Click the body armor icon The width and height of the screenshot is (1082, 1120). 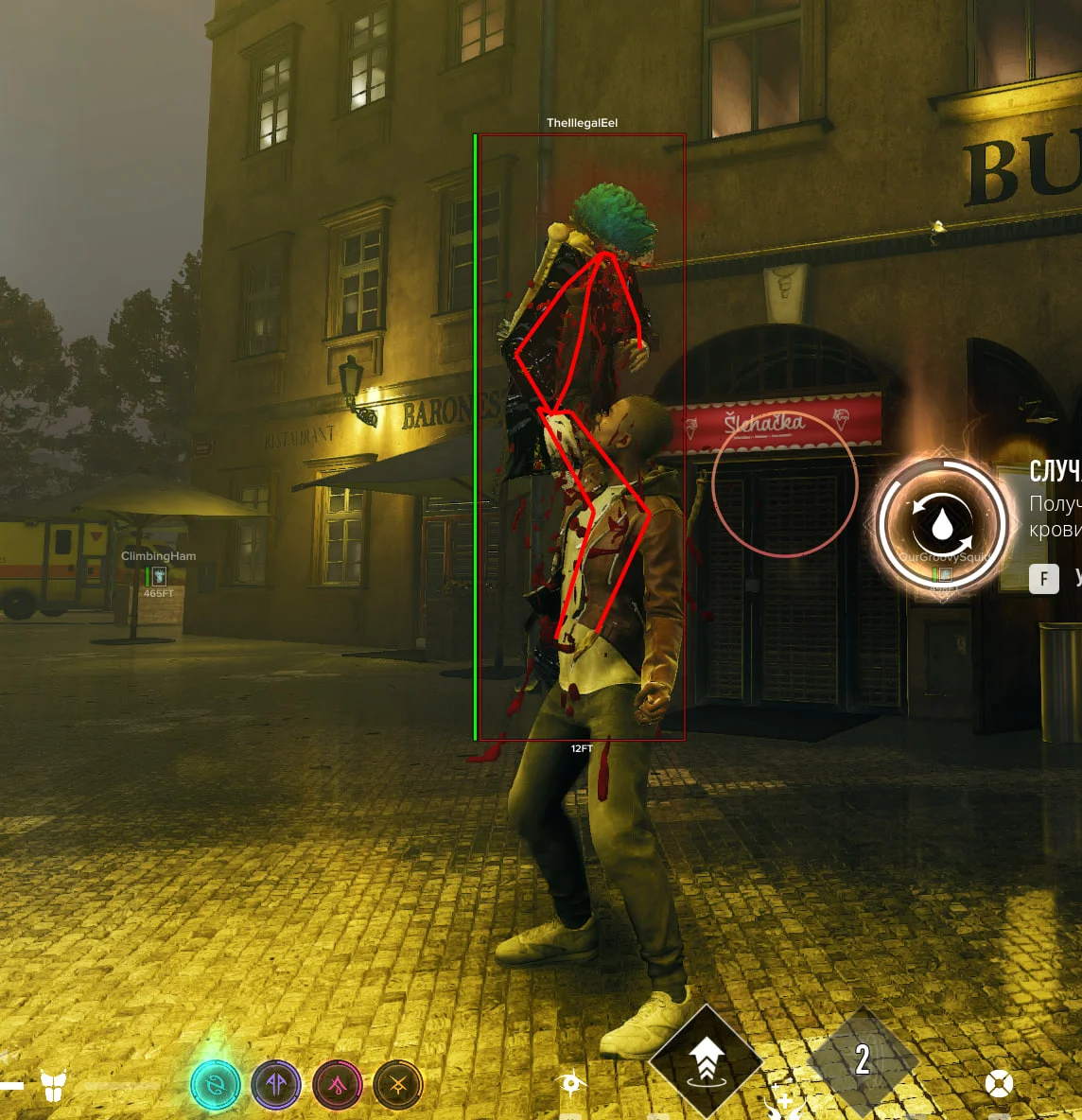[53, 1086]
